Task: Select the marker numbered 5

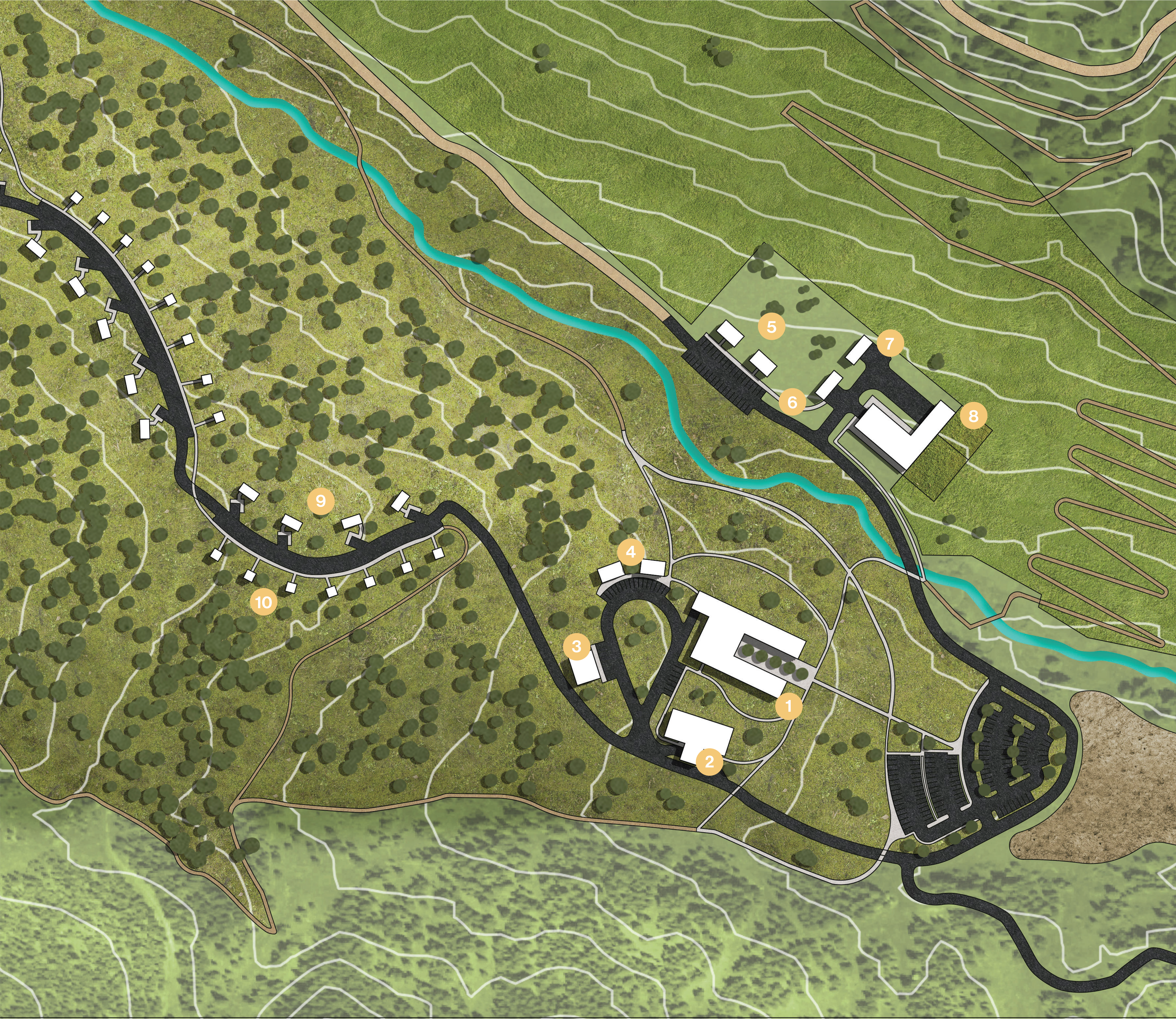Action: [x=771, y=327]
